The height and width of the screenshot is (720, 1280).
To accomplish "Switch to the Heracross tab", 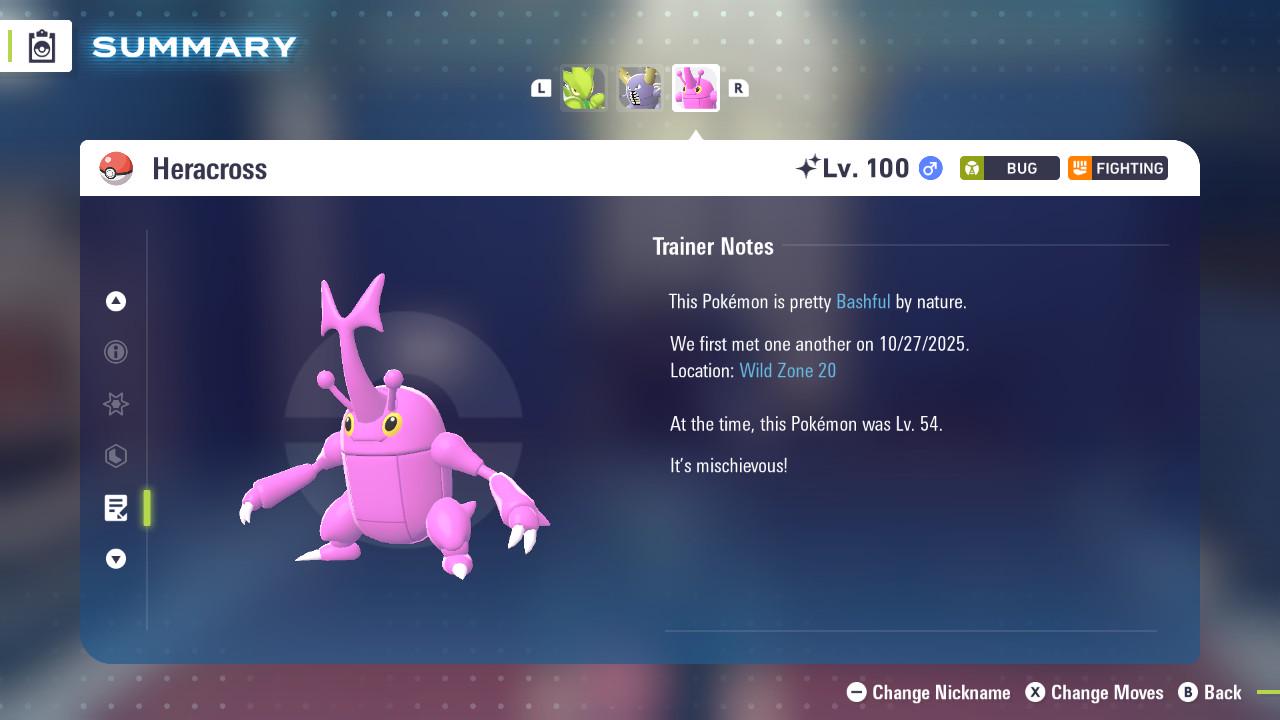I will tap(696, 88).
